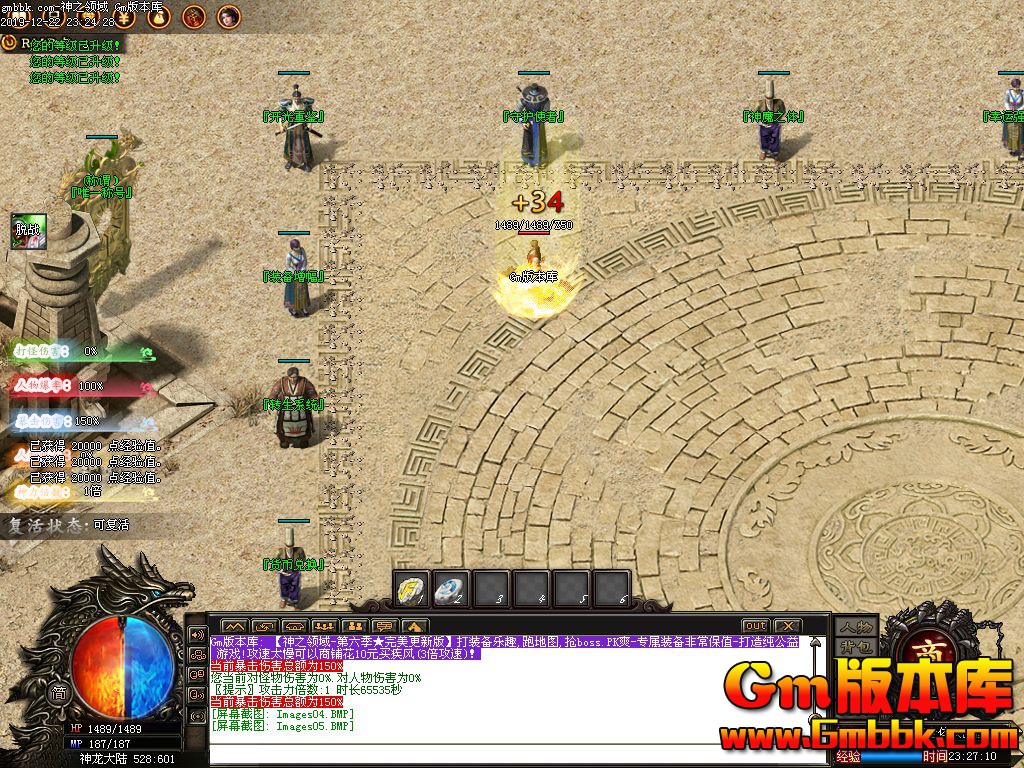Click the out button on the chat bar
This screenshot has width=1024, height=768.
(755, 626)
